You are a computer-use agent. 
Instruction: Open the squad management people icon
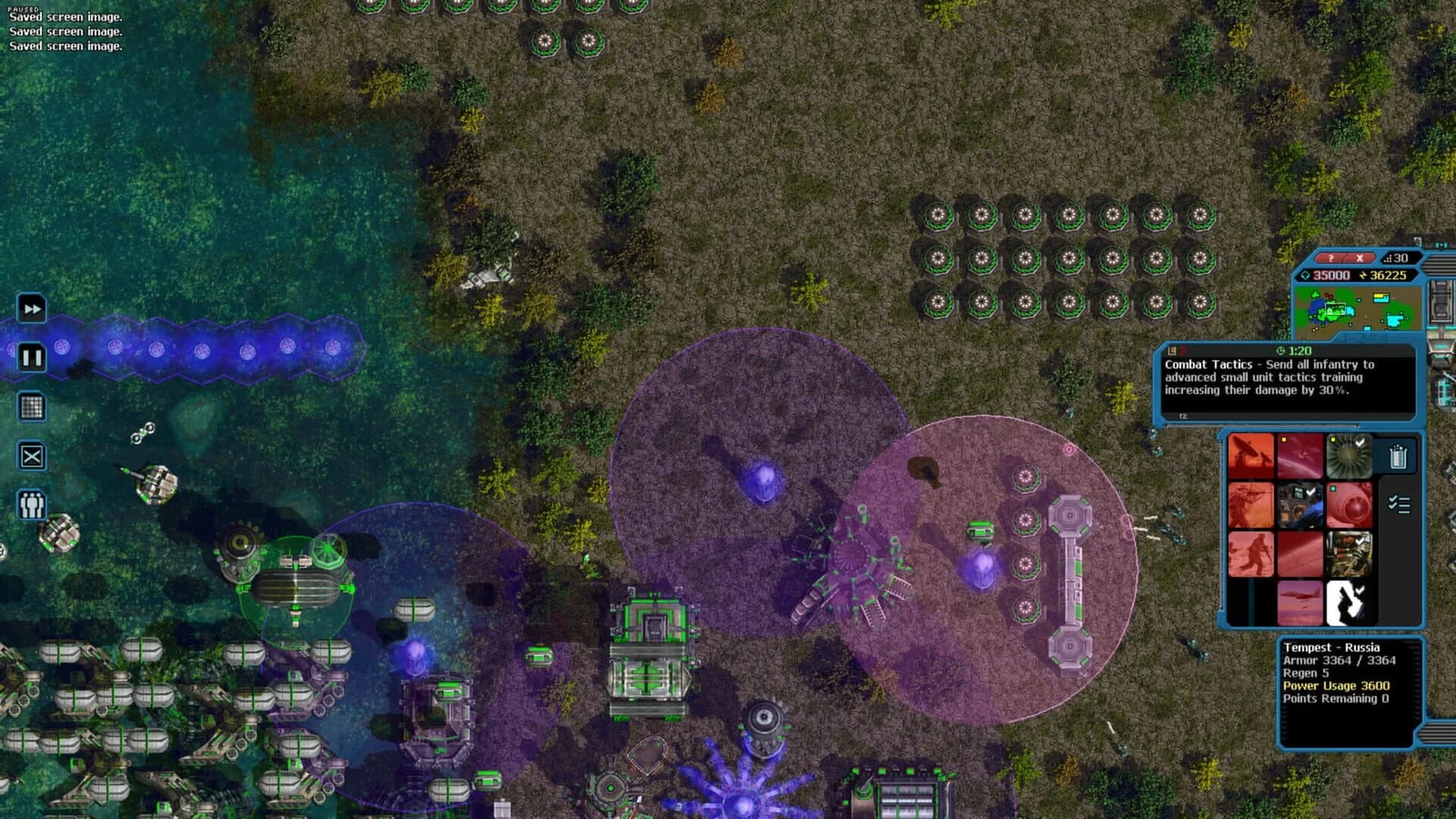tap(32, 504)
